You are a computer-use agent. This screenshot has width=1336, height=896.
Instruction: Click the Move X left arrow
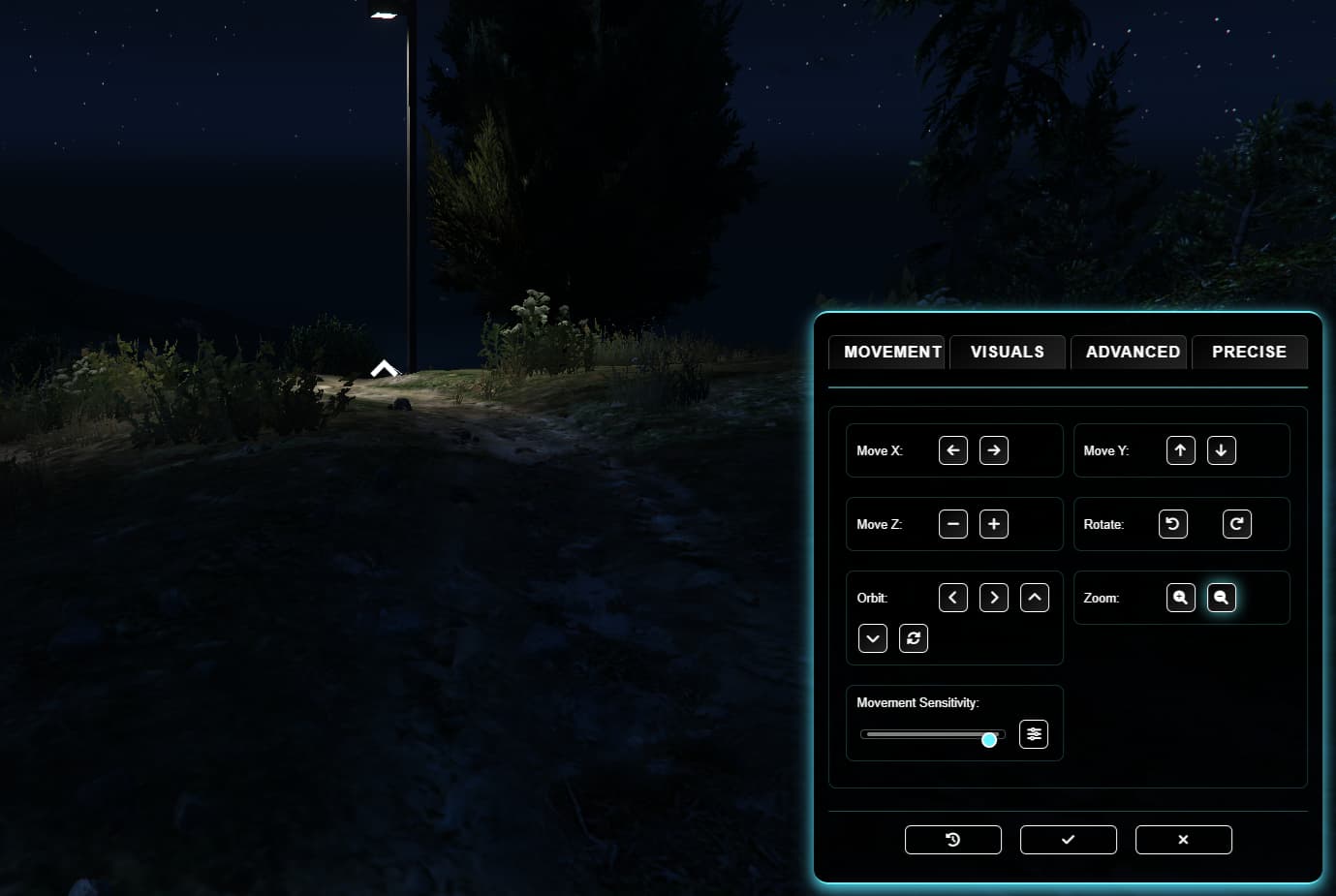click(x=952, y=449)
